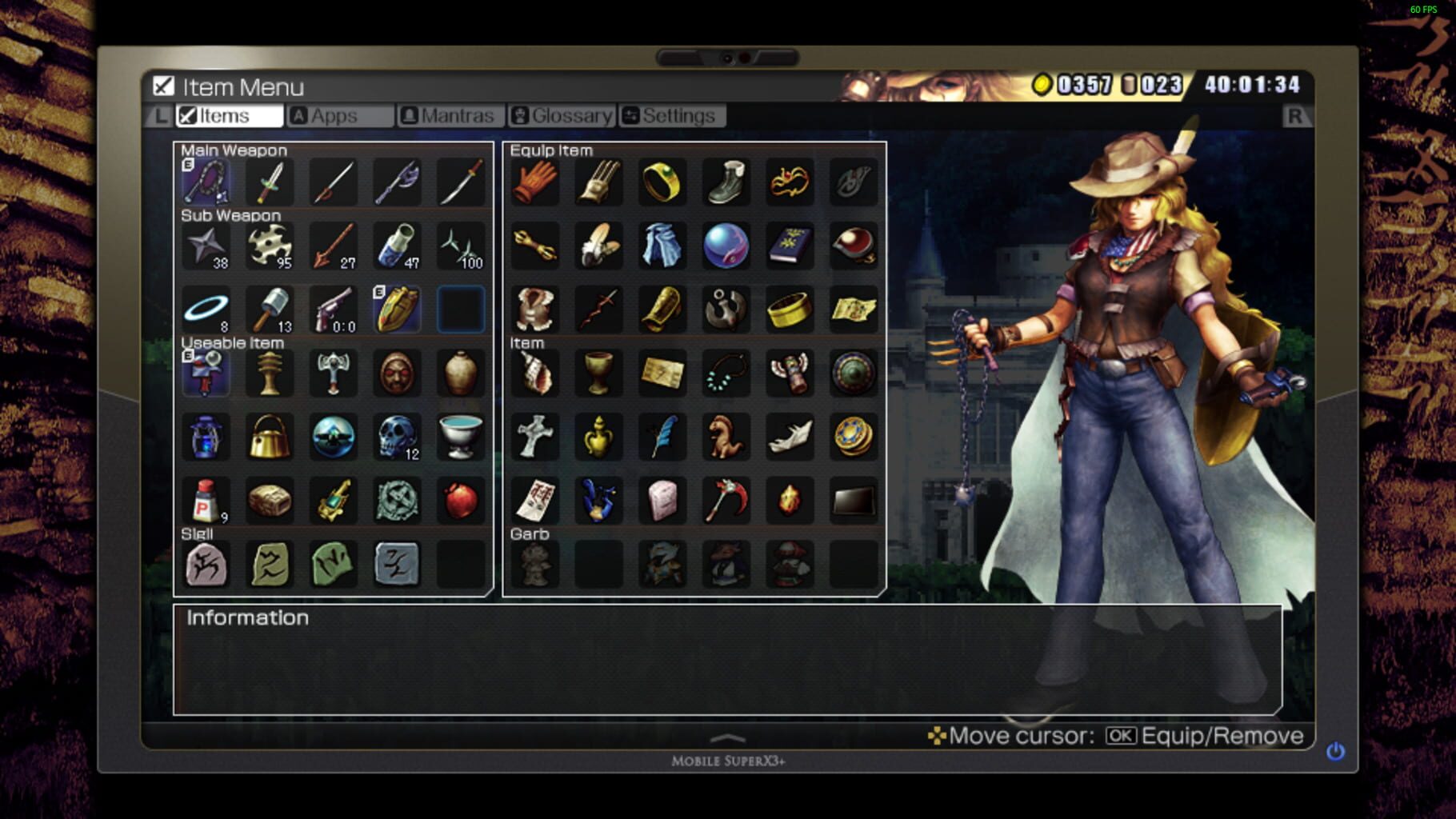Select the rolling shuriken sub weapon
This screenshot has height=819, width=1456.
tap(270, 246)
